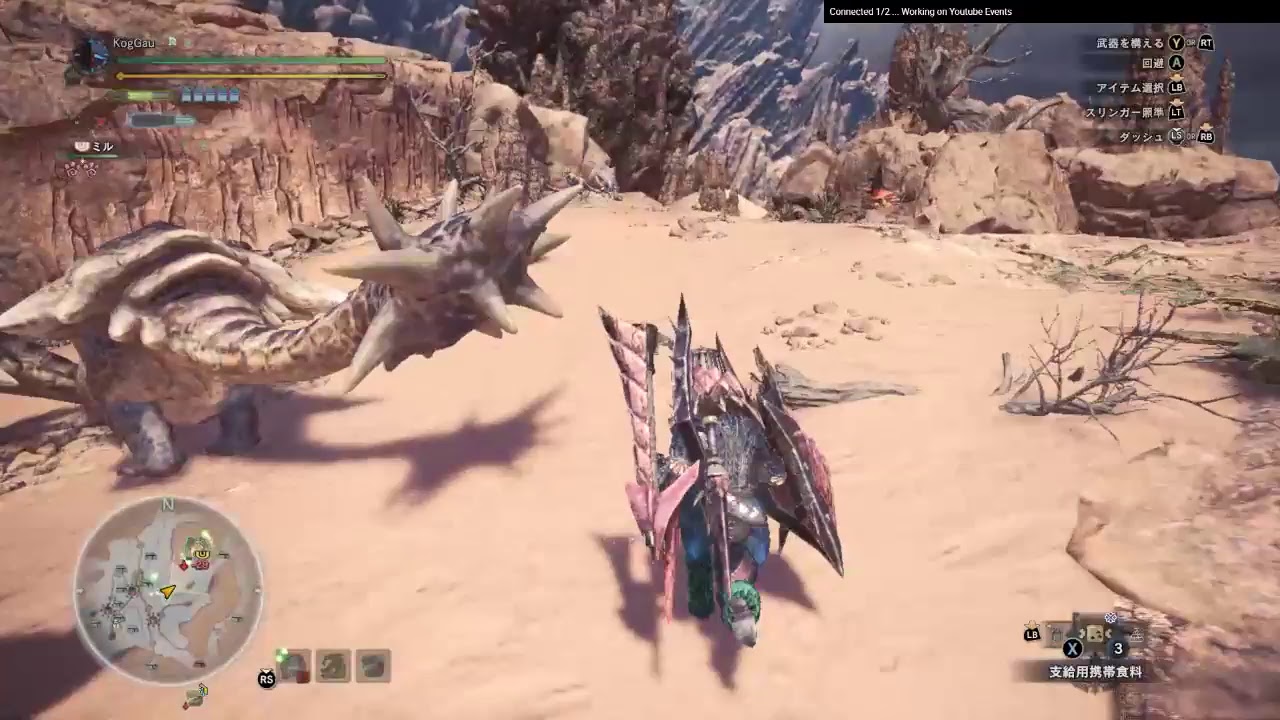Click the RS slinger ammo prompt icon

pos(266,677)
